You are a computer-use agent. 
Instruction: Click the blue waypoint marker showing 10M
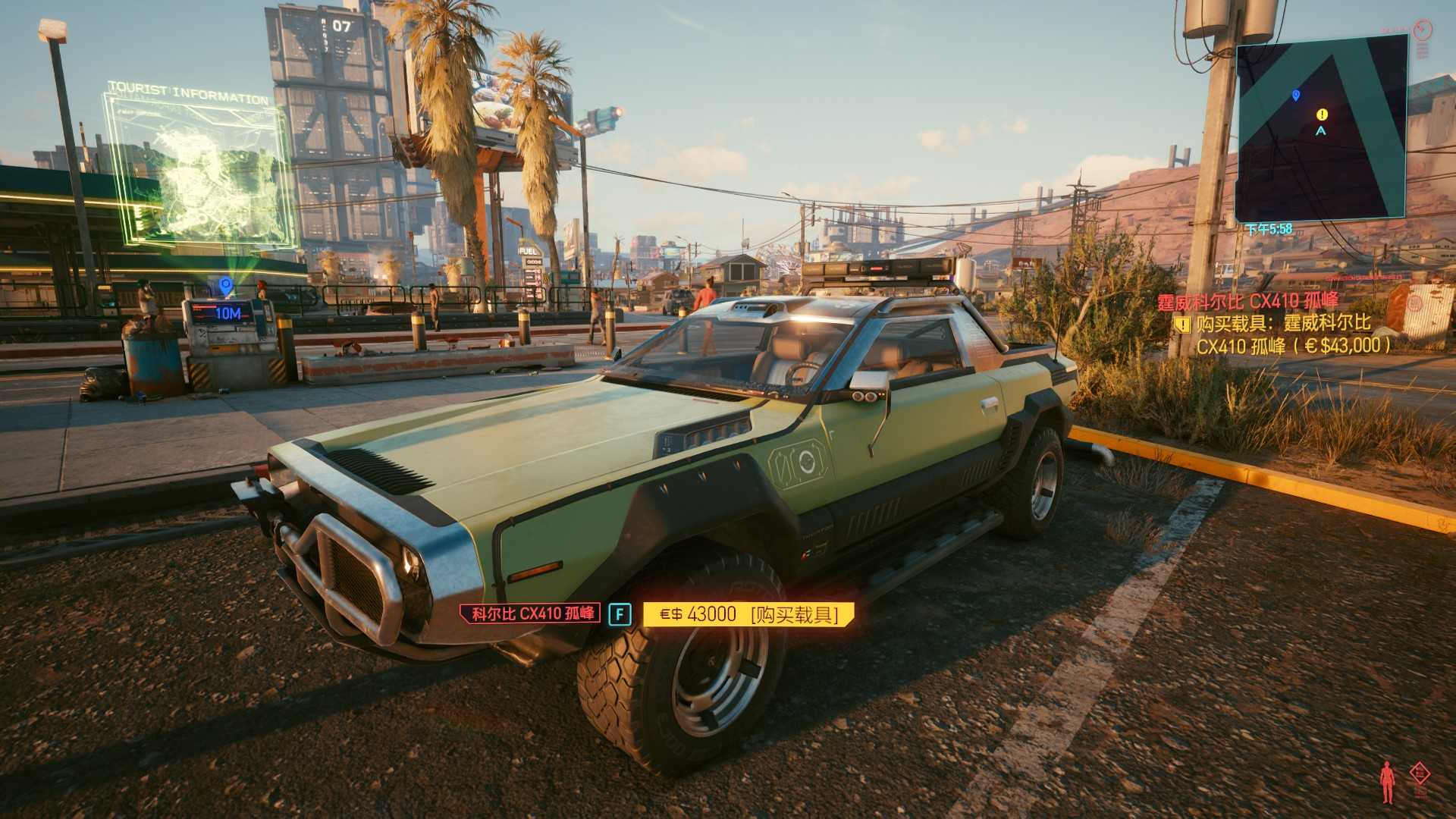point(225,286)
